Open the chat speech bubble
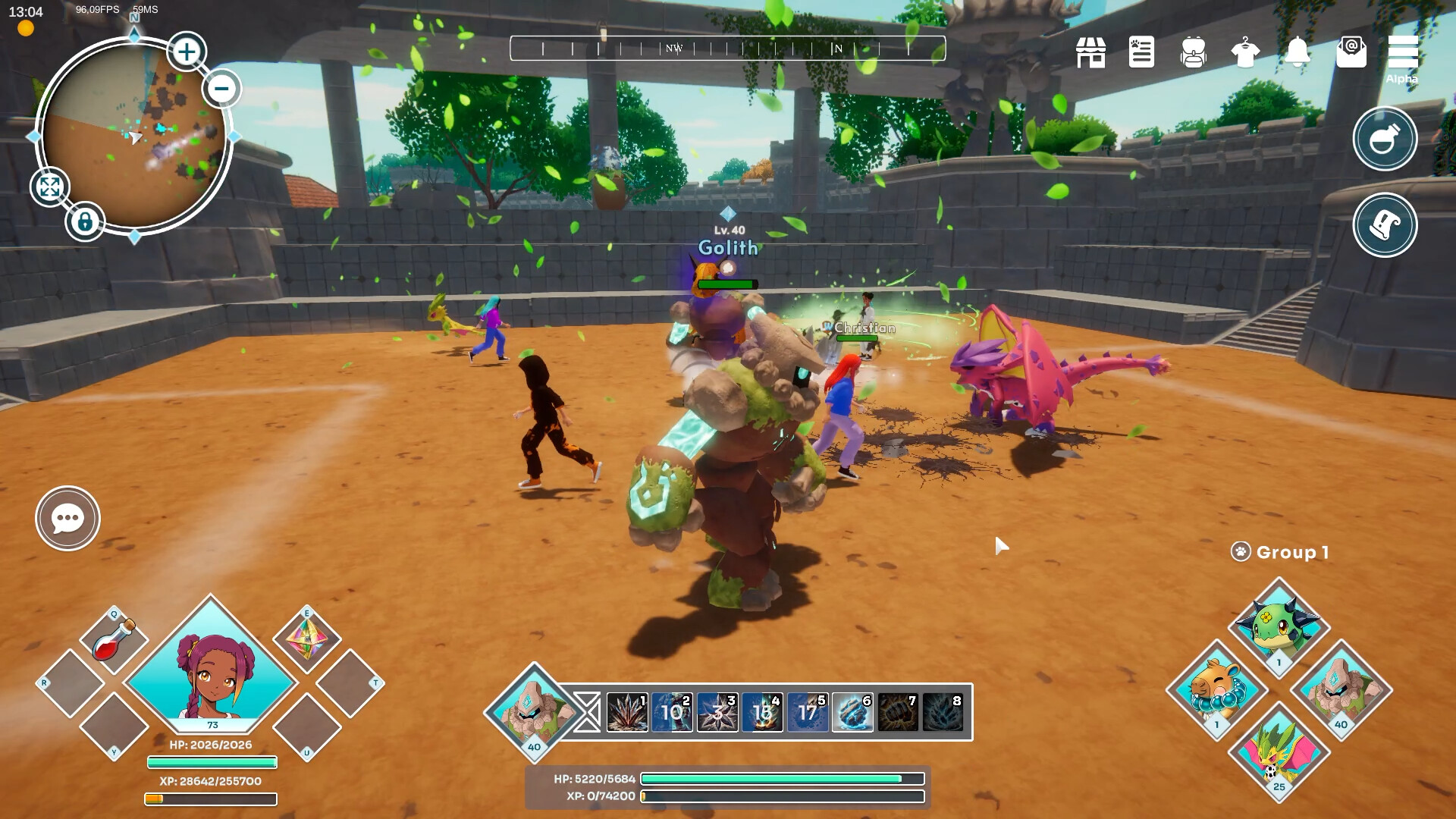This screenshot has width=1456, height=819. 67,519
